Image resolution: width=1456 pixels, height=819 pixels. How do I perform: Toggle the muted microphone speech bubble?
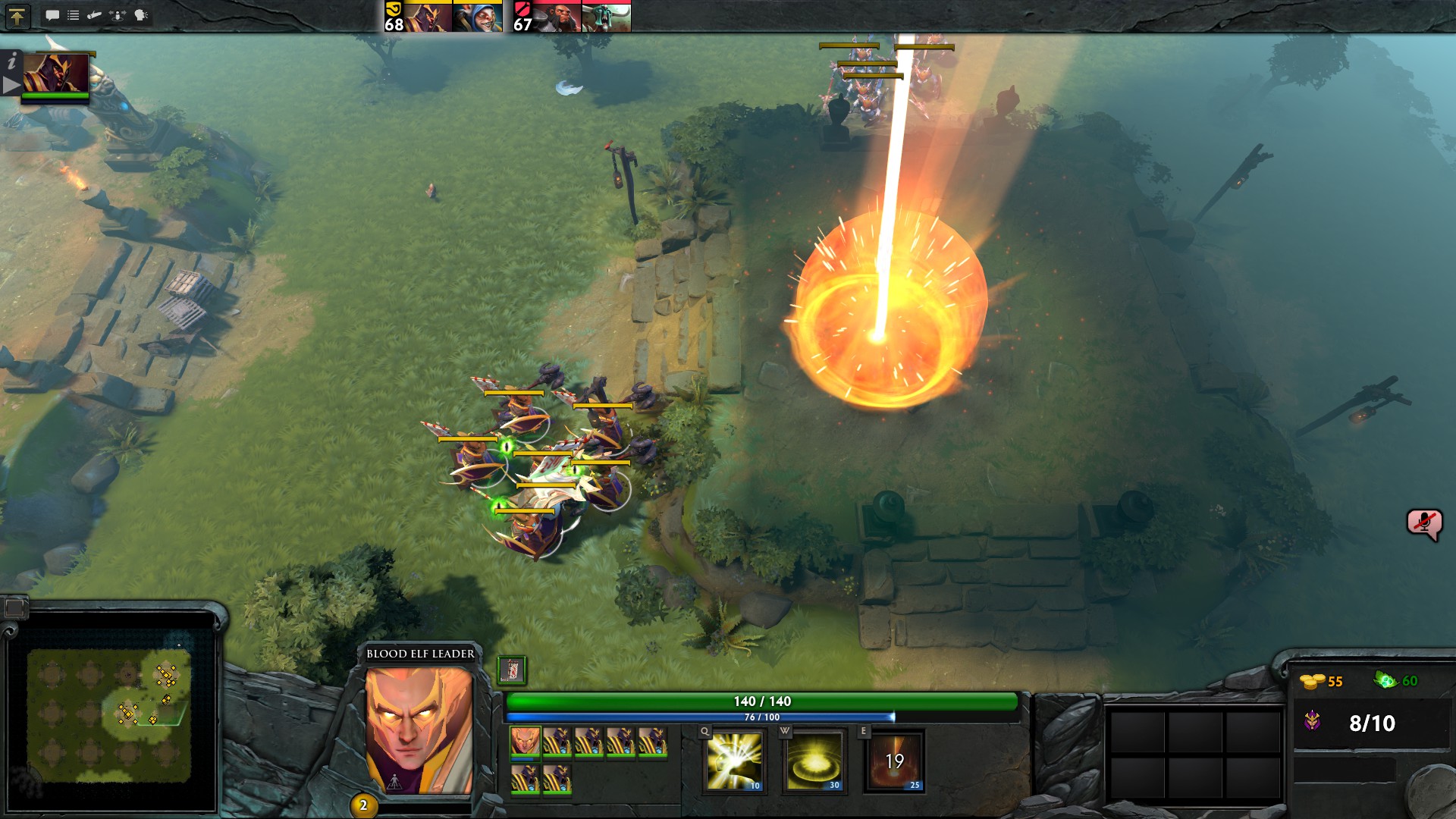click(1423, 523)
